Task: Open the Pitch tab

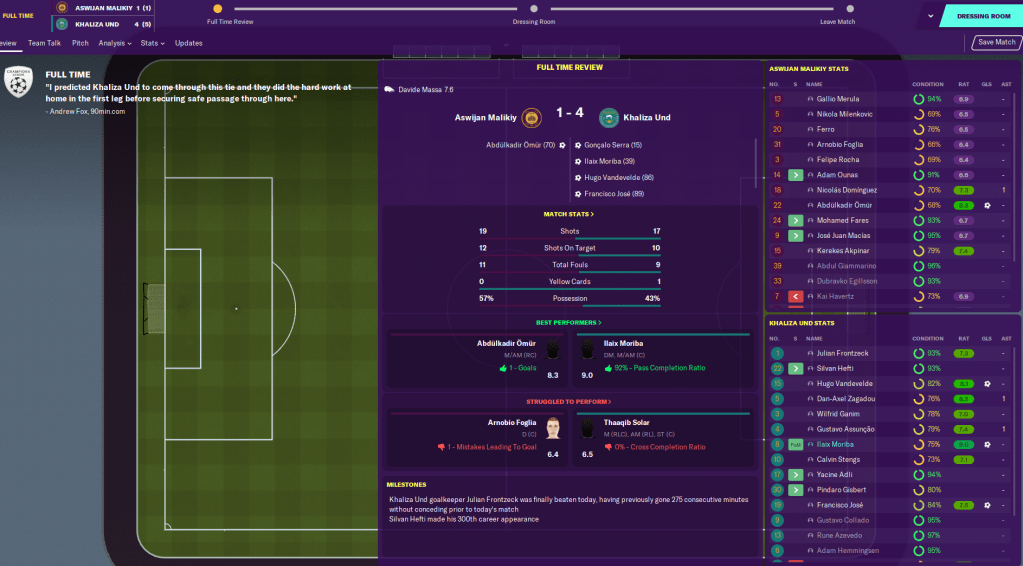Action: tap(80, 43)
